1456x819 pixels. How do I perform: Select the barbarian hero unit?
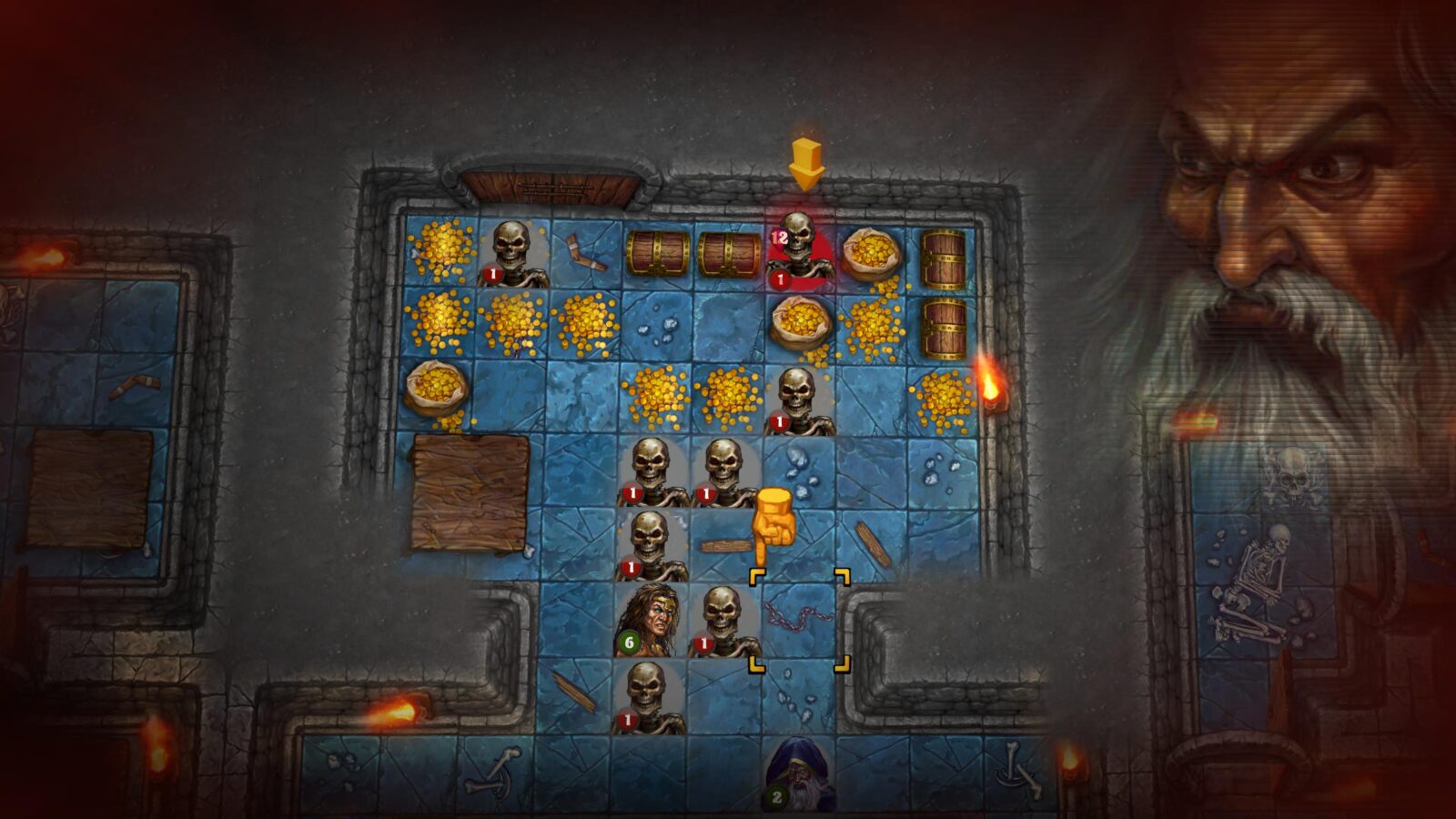point(649,621)
